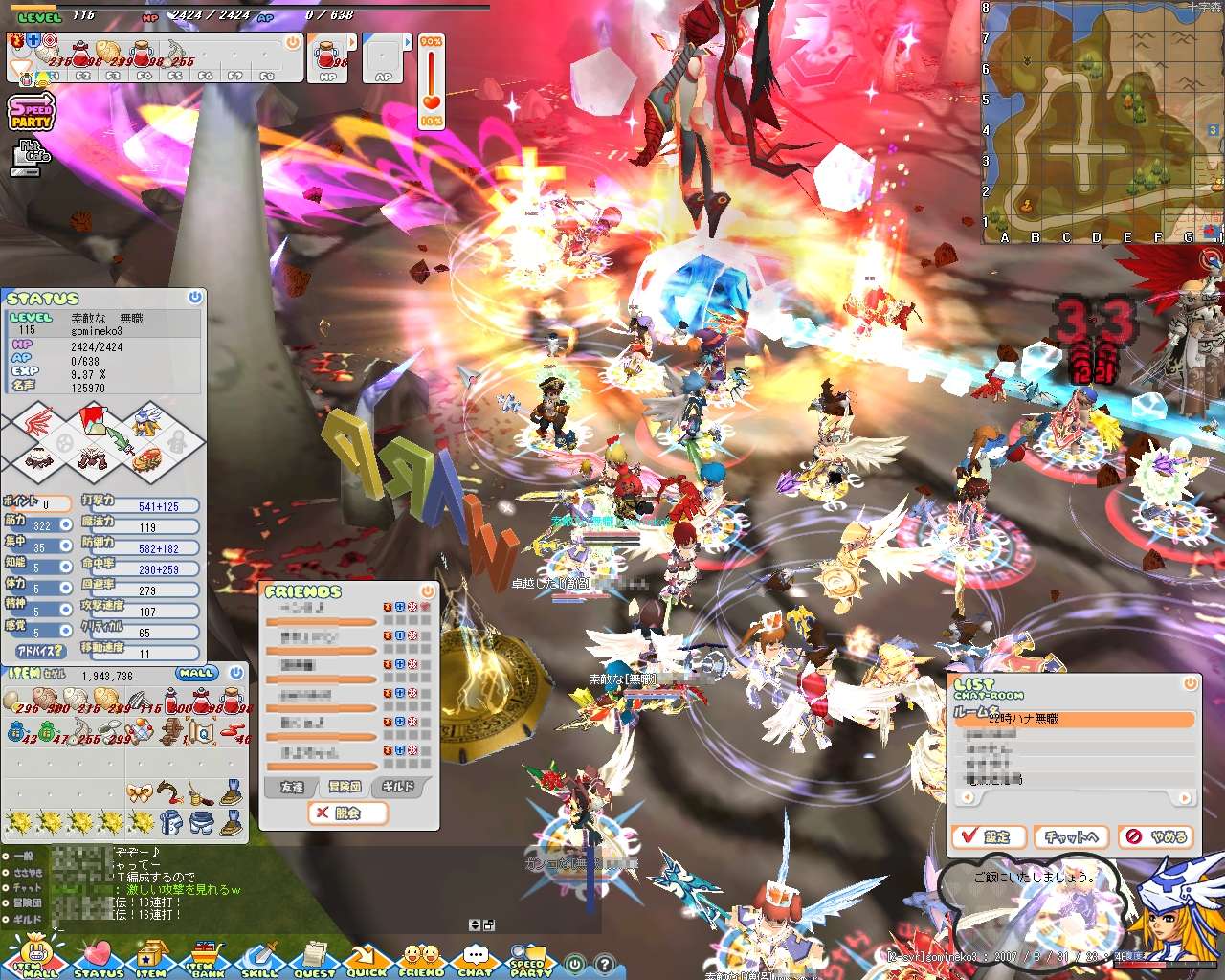This screenshot has width=1225, height=980.
Task: Open the Skill menu button
Action: pyautogui.click(x=259, y=958)
